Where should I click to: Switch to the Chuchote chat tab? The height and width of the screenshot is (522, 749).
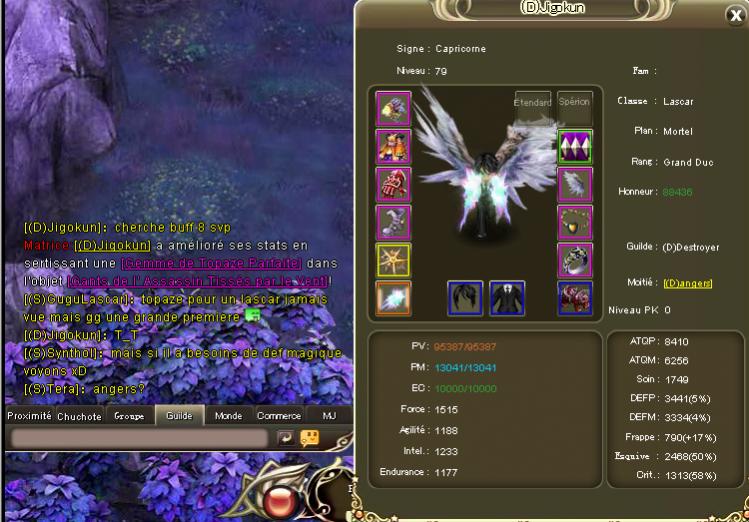point(79,416)
